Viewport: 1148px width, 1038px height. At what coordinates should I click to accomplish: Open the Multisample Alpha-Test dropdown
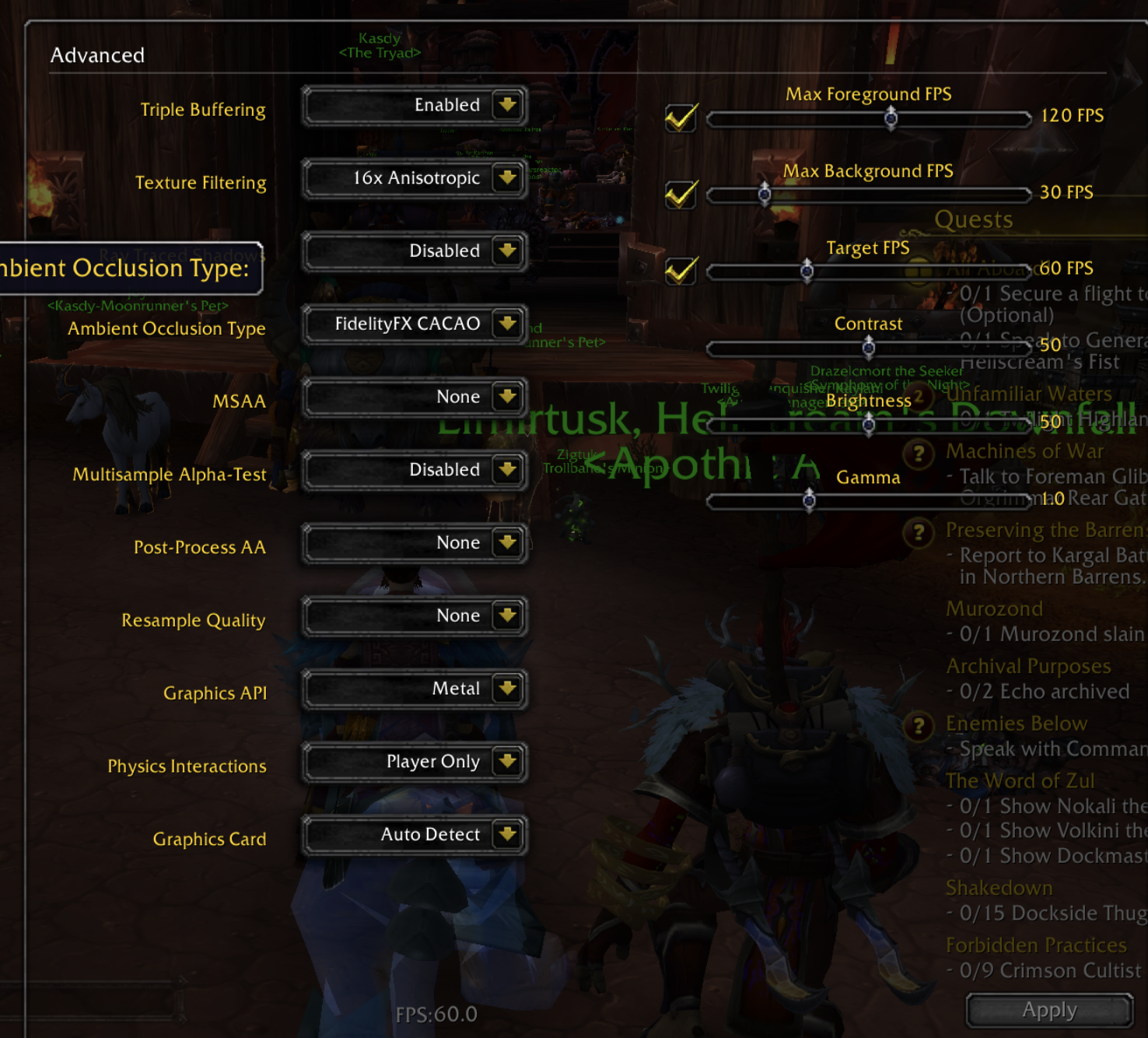(507, 470)
